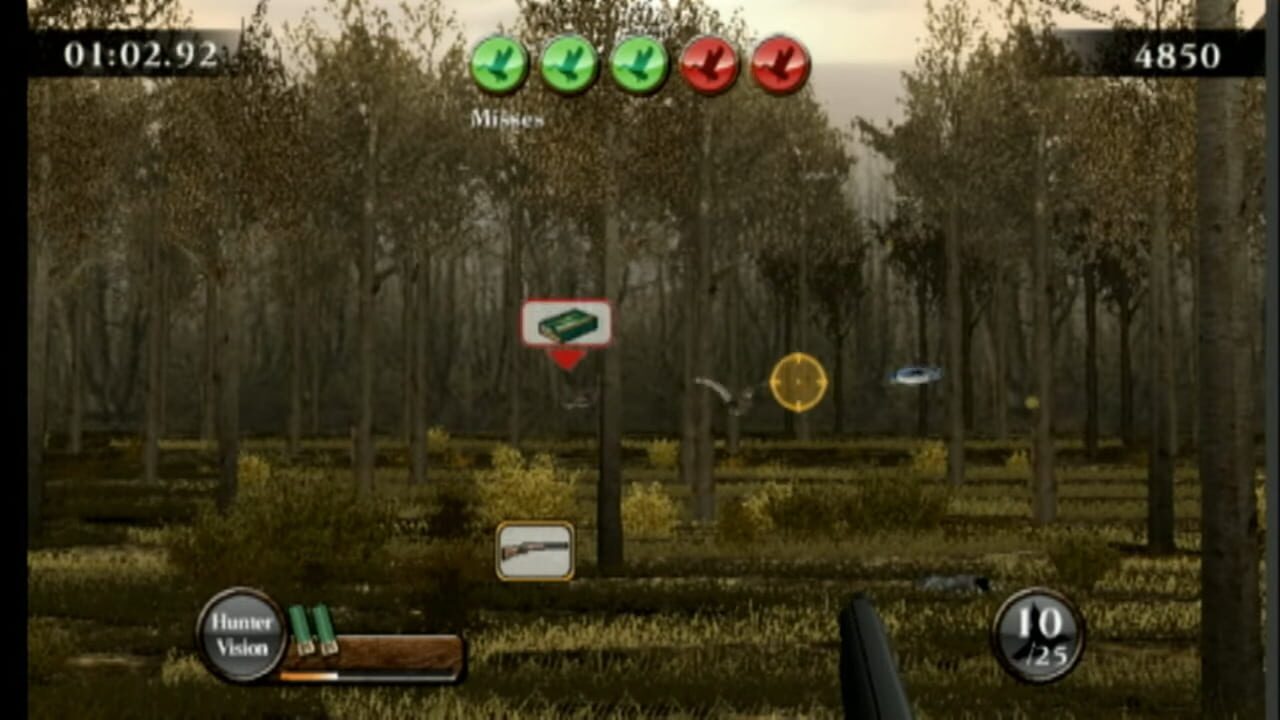Viewport: 1280px width, 720px height.
Task: Click the timer showing 01:02.92
Action: tap(143, 57)
